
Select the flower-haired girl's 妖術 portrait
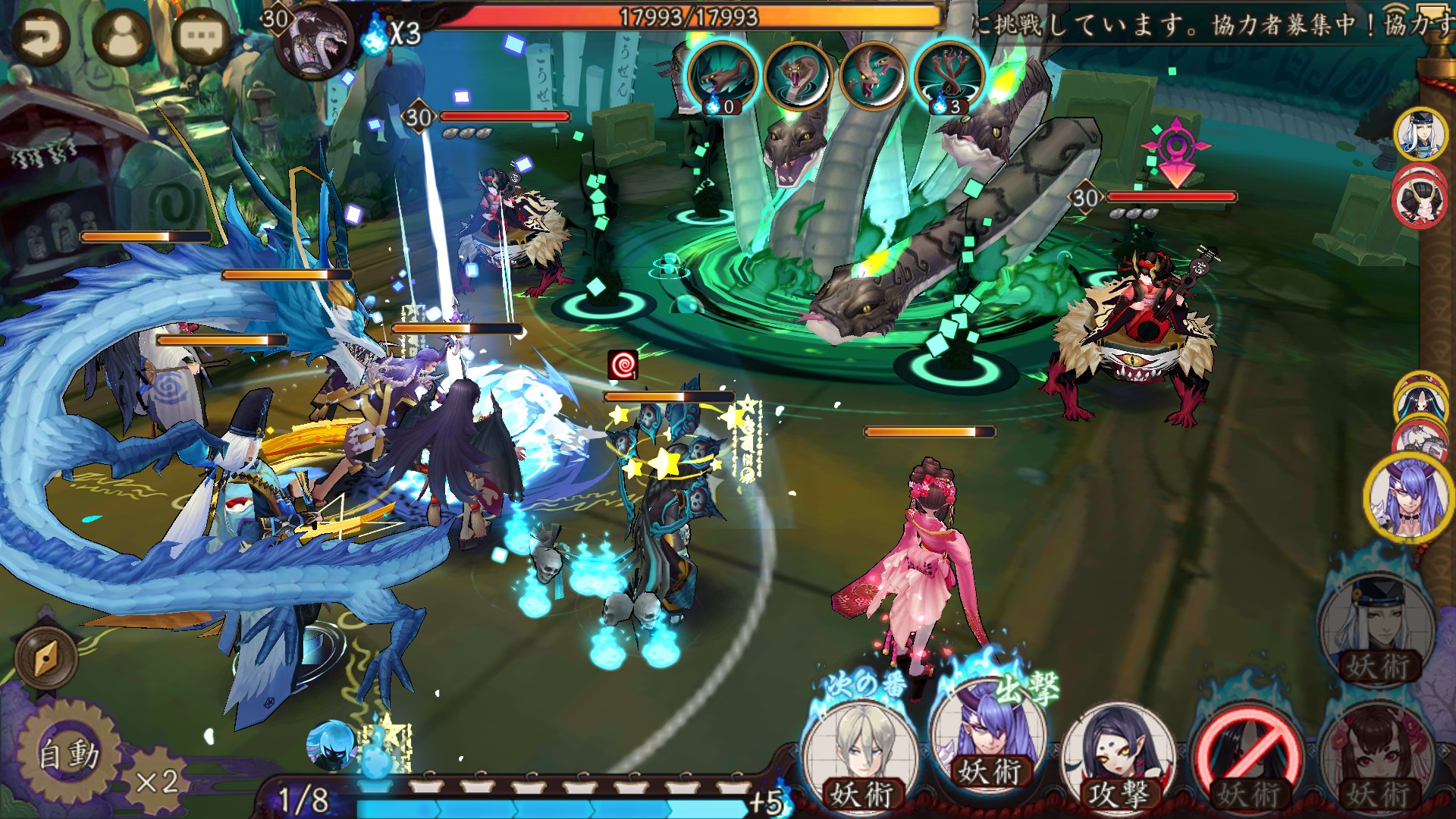pos(1376,755)
